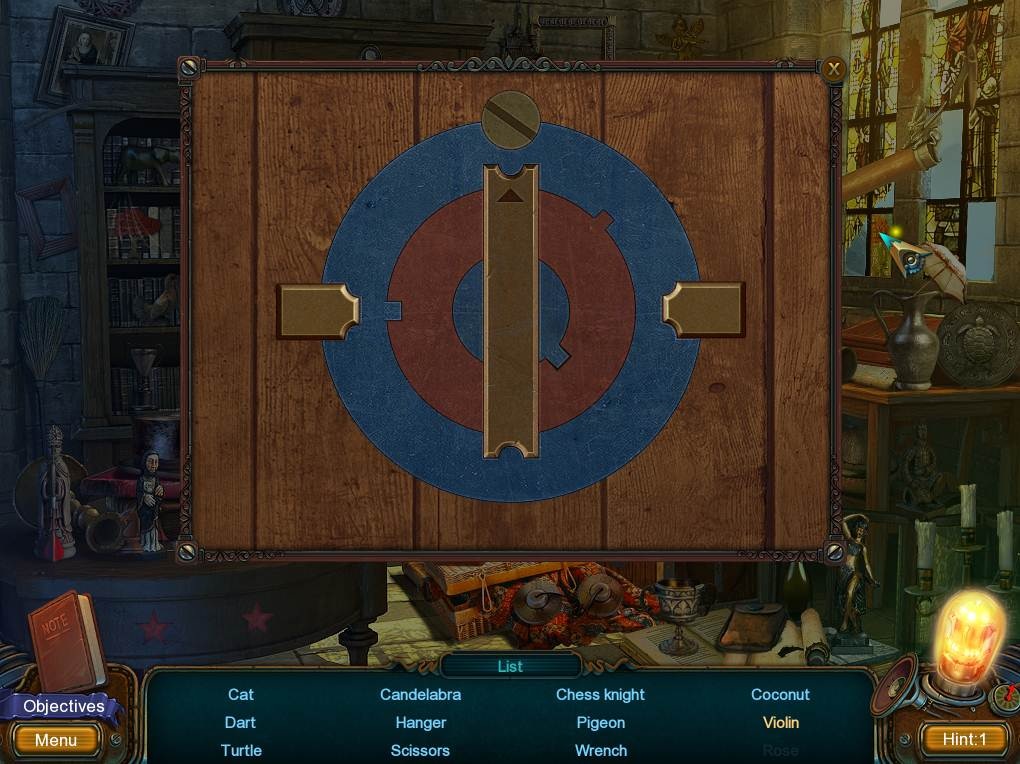Close the puzzle panel with the X
The height and width of the screenshot is (764, 1020).
(833, 69)
